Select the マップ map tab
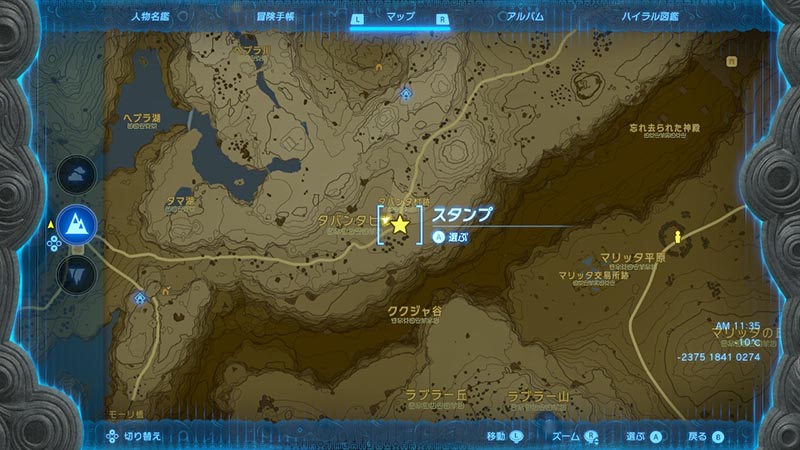Image resolution: width=800 pixels, height=450 pixels. click(x=400, y=17)
